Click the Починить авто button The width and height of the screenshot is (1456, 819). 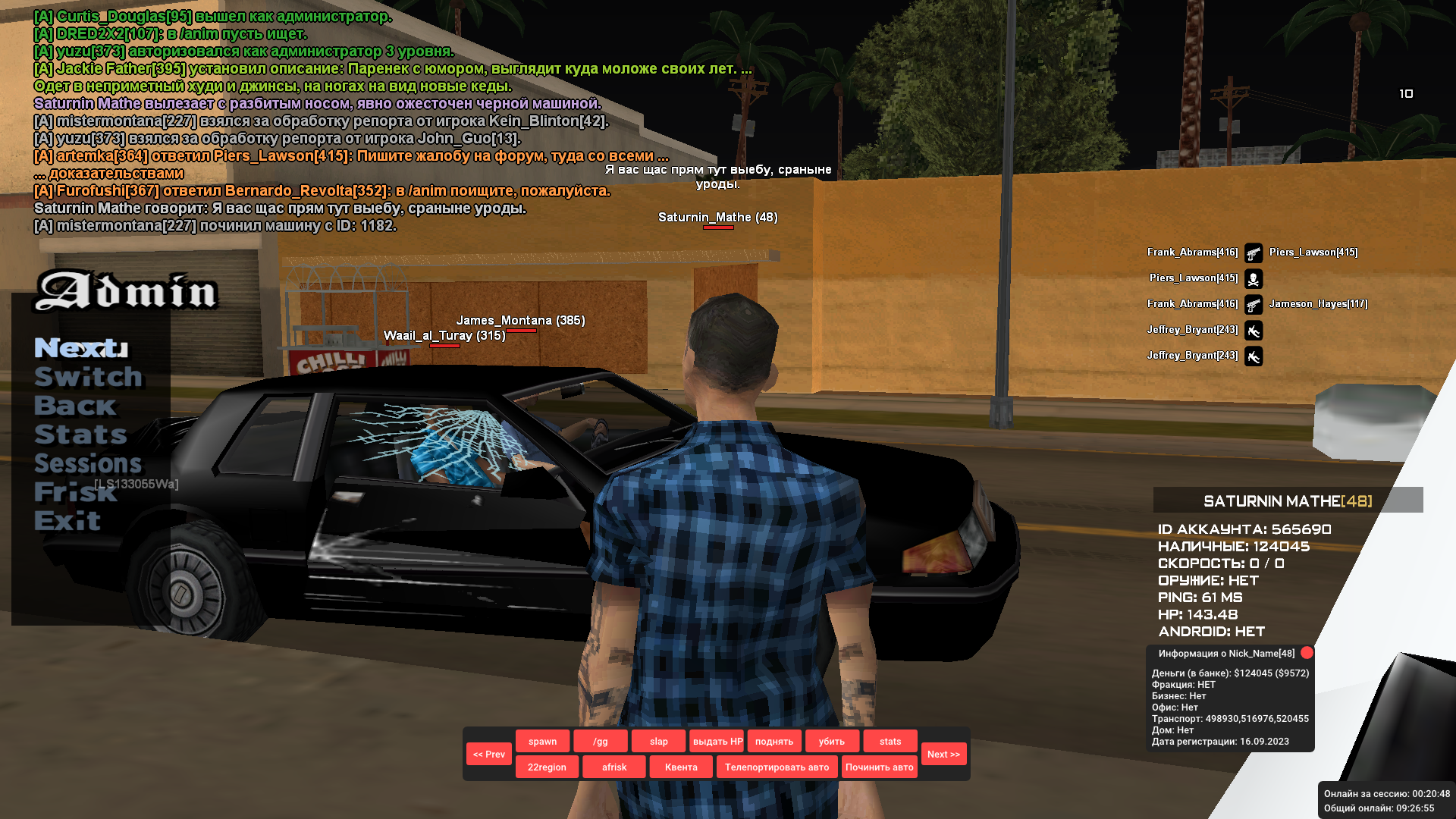[x=879, y=767]
